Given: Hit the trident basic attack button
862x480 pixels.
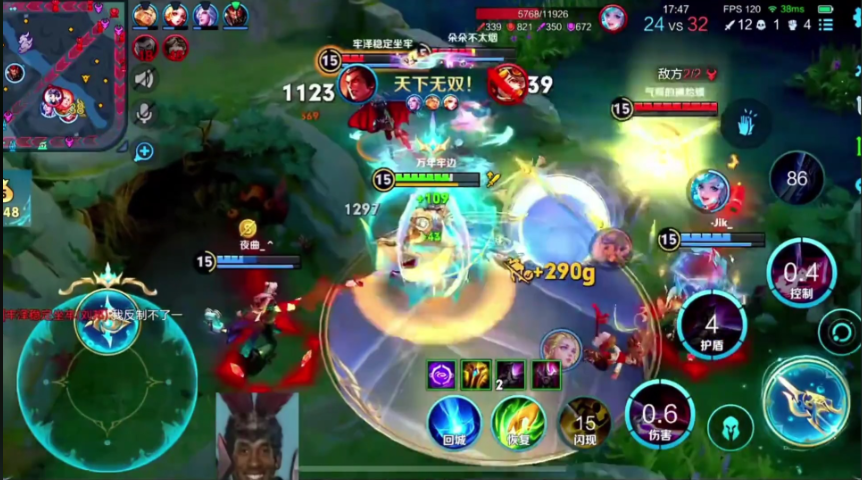Looking at the screenshot, I should 807,401.
